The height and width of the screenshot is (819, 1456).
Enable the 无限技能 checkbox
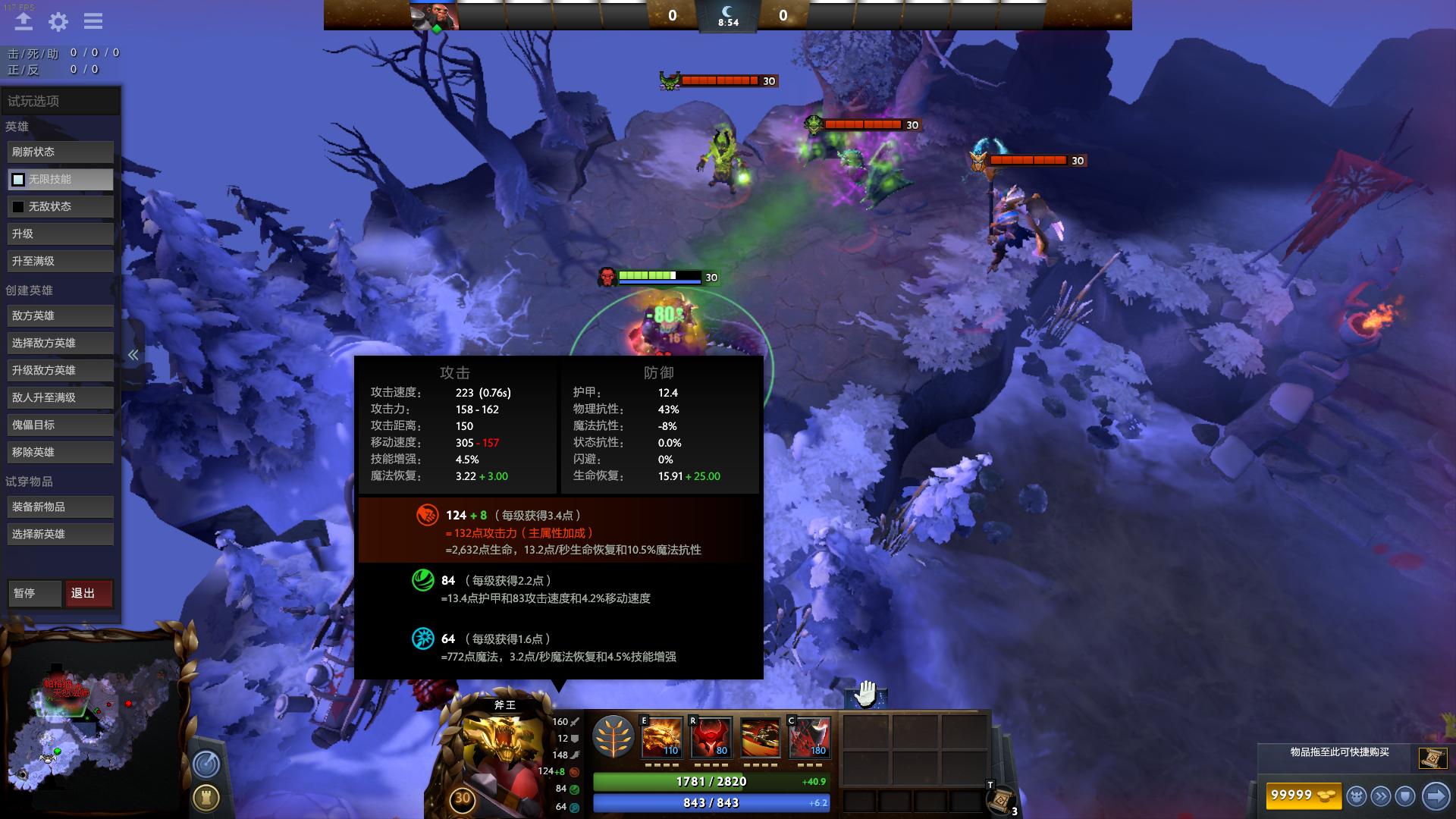coord(17,180)
